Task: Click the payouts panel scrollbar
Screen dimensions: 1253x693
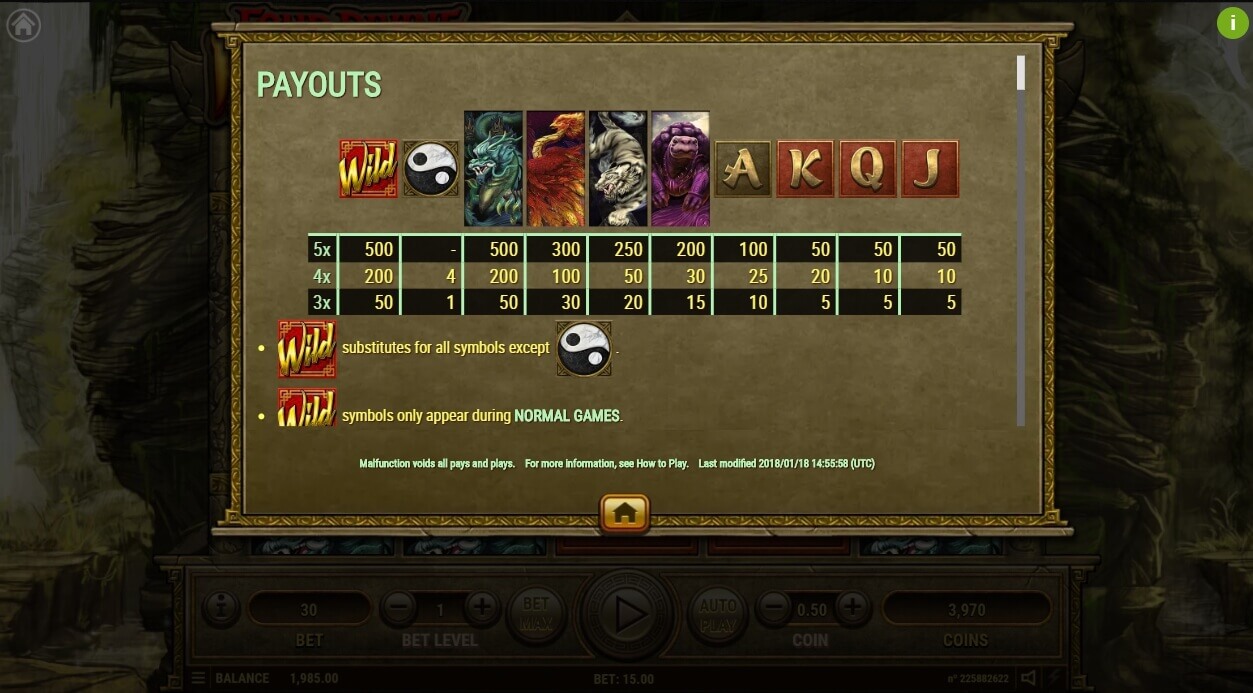Action: pyautogui.click(x=1021, y=73)
